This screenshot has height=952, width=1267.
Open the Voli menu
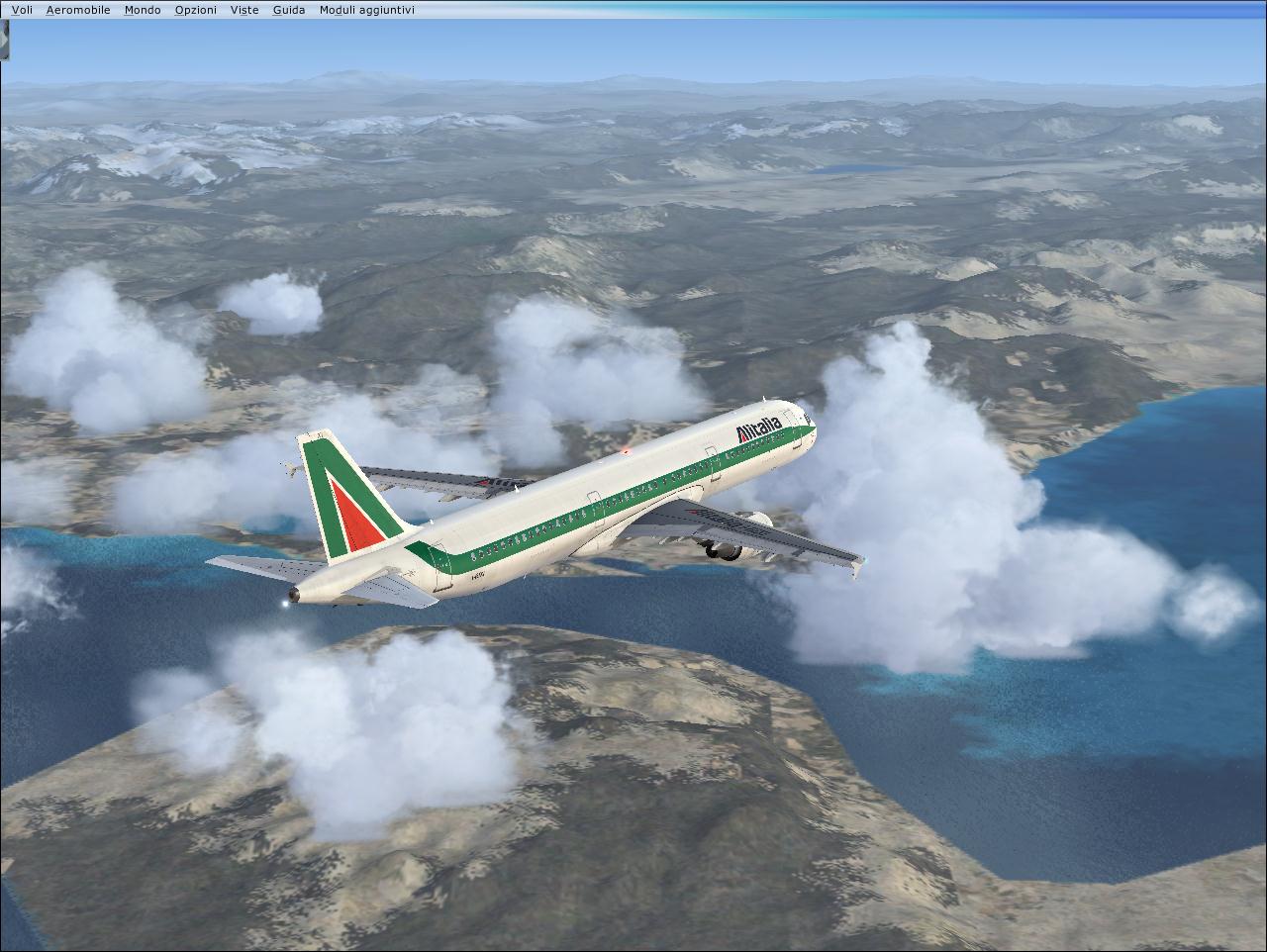[x=22, y=10]
